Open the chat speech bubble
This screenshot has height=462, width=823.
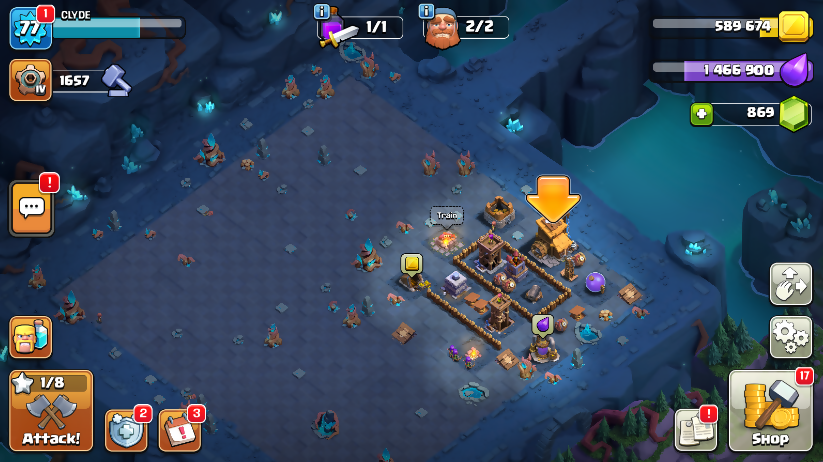[31, 208]
